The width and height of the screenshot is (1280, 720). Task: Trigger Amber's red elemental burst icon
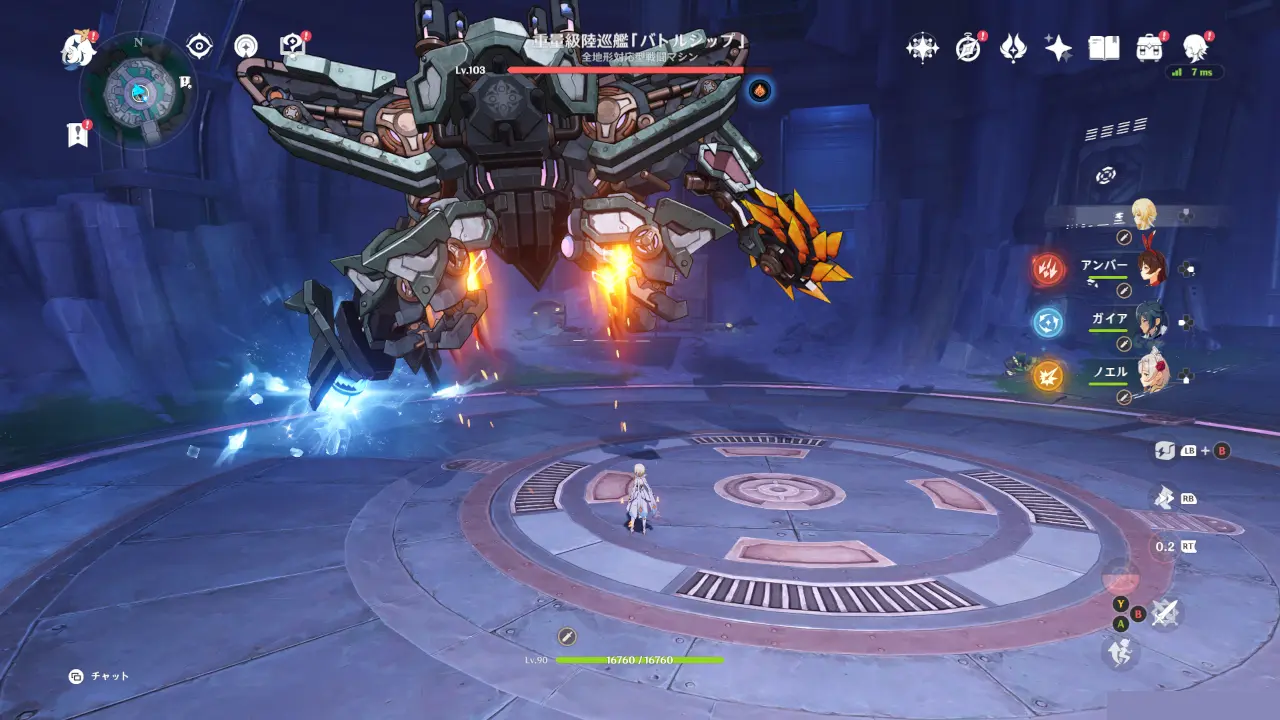(x=1049, y=268)
